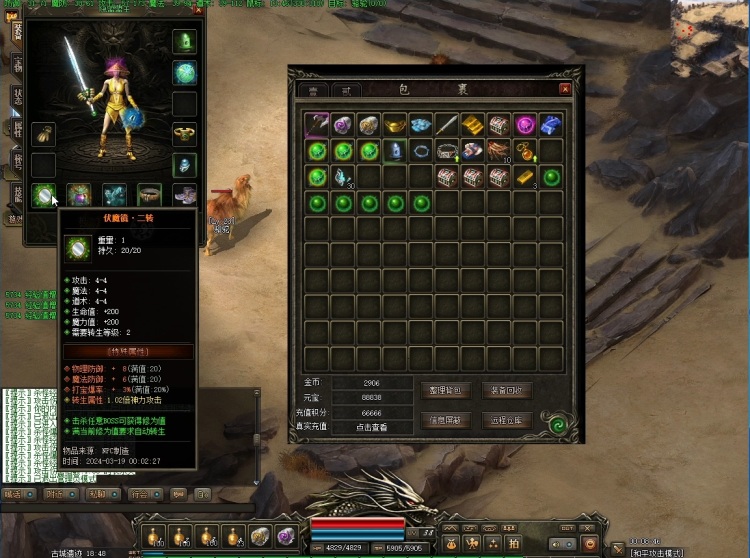Viewport: 750px width, 558px height.
Task: Click the 信息屏蔽 button
Action: click(449, 420)
